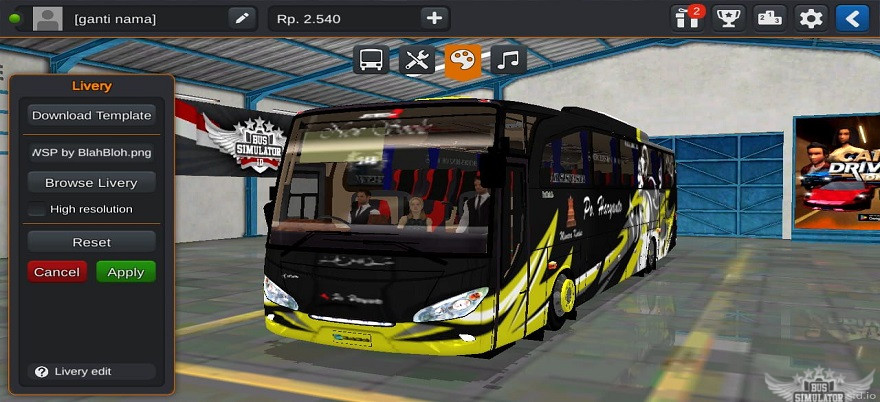Show the leaderboard podium rankings
Viewport: 880px width, 402px height.
[769, 18]
